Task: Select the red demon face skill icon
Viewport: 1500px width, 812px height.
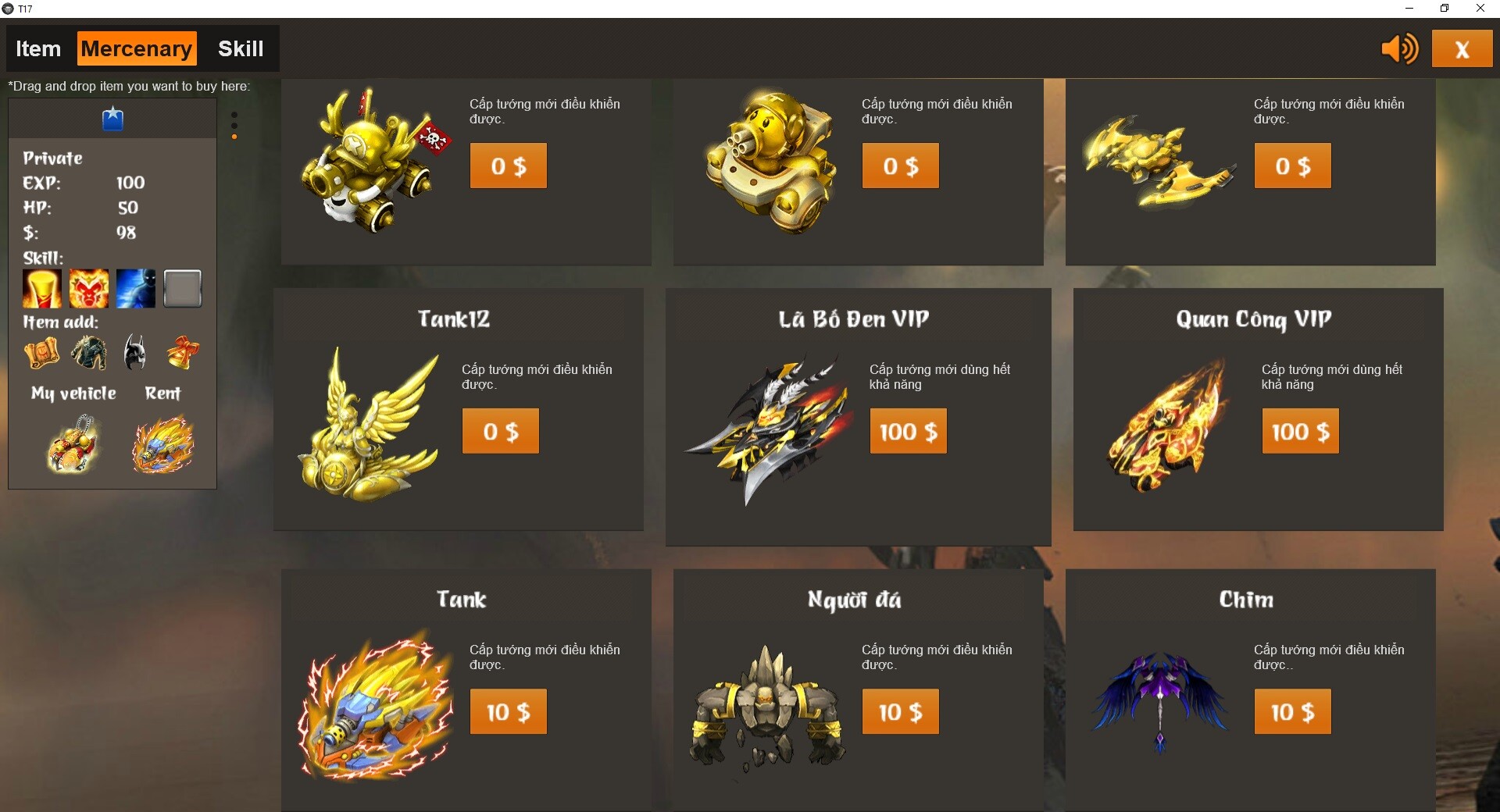Action: (89, 289)
